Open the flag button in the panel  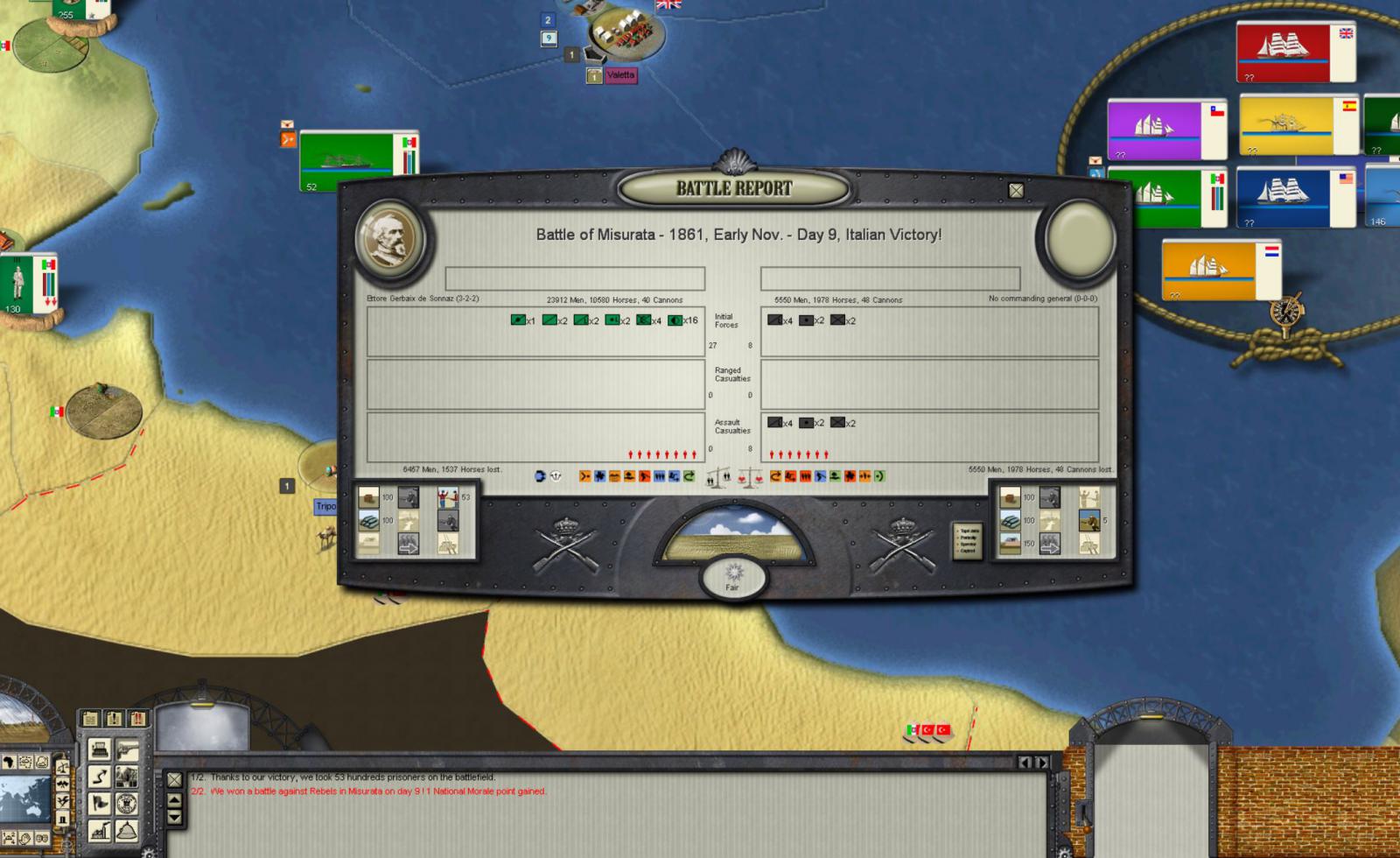[x=100, y=803]
